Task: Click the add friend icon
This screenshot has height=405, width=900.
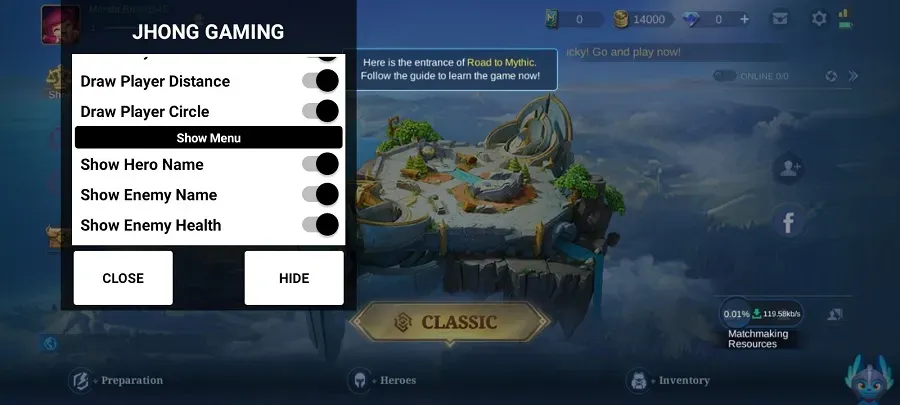Action: (789, 168)
